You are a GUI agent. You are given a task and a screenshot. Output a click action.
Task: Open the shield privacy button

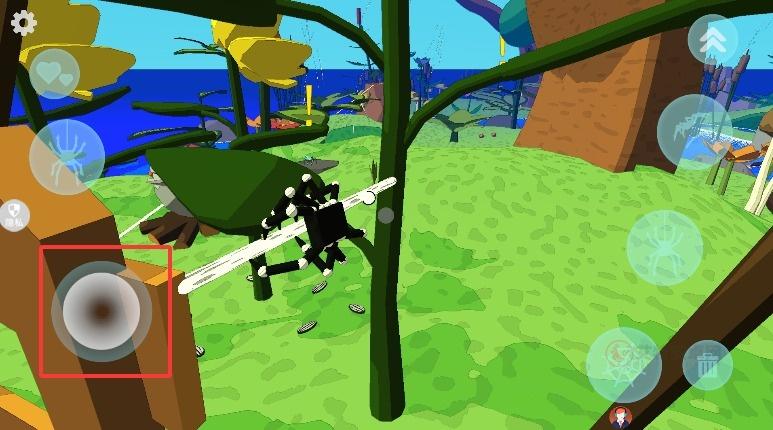coord(14,214)
